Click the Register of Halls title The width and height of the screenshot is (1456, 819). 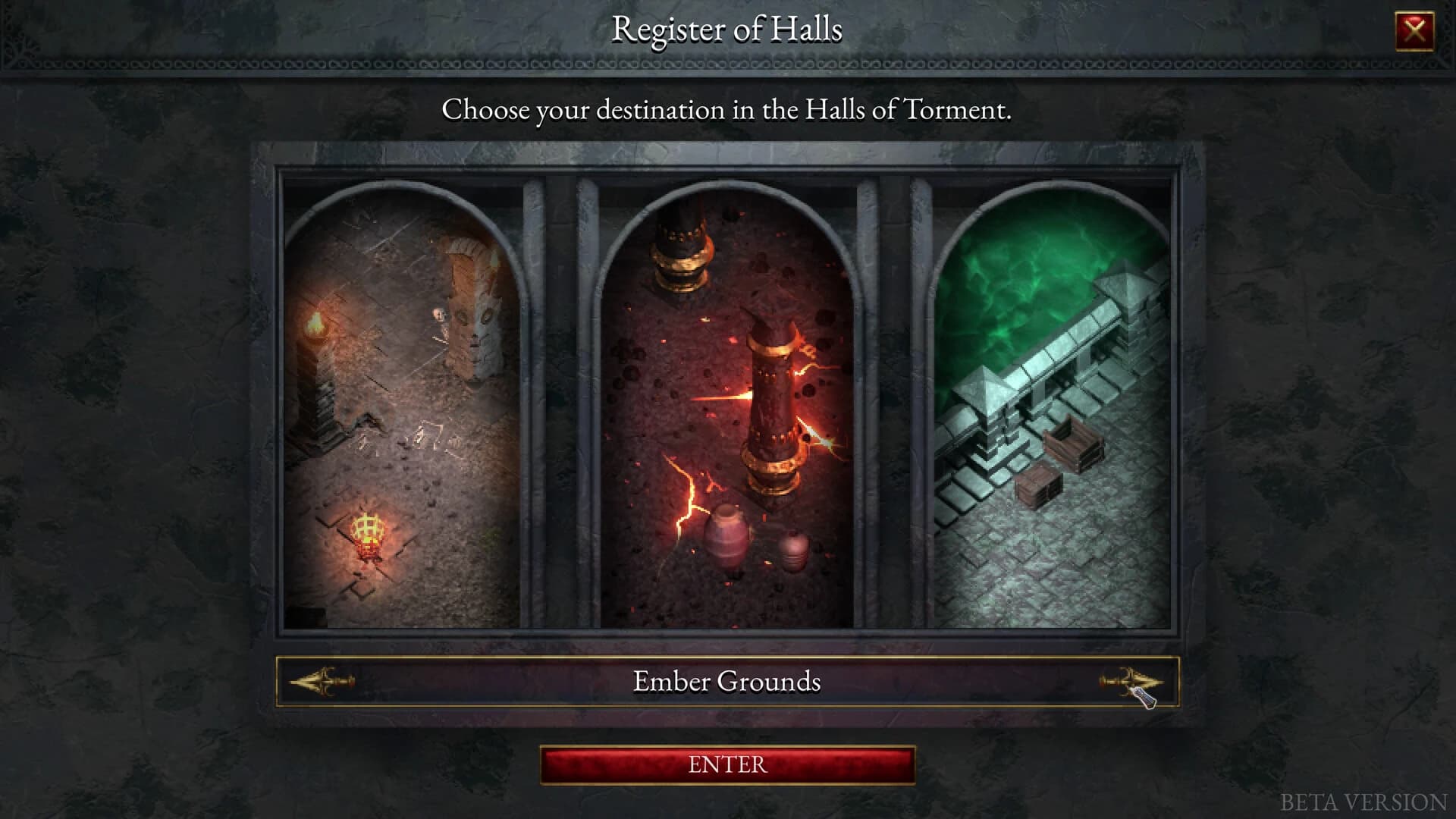(726, 31)
